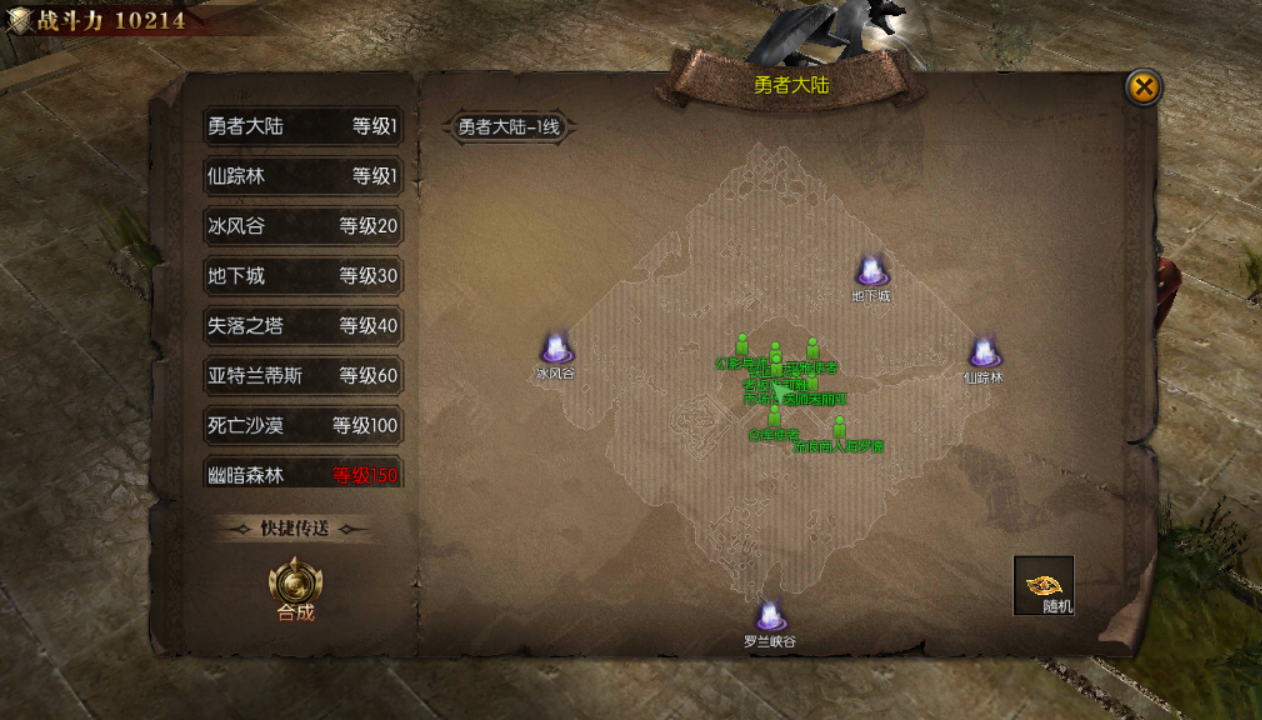Select 勇者大陆 in the area list
Image resolution: width=1262 pixels, height=720 pixels.
pos(303,127)
